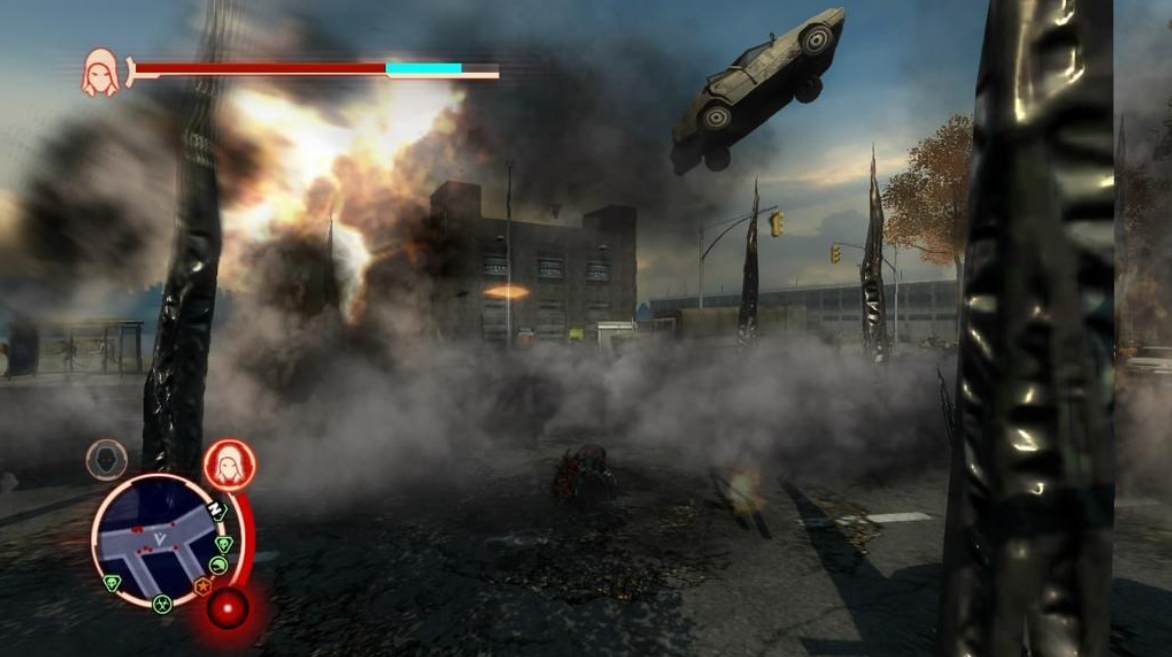Select the greyed-out disguise face icon
Screen dimensions: 1172x657
pos(106,460)
